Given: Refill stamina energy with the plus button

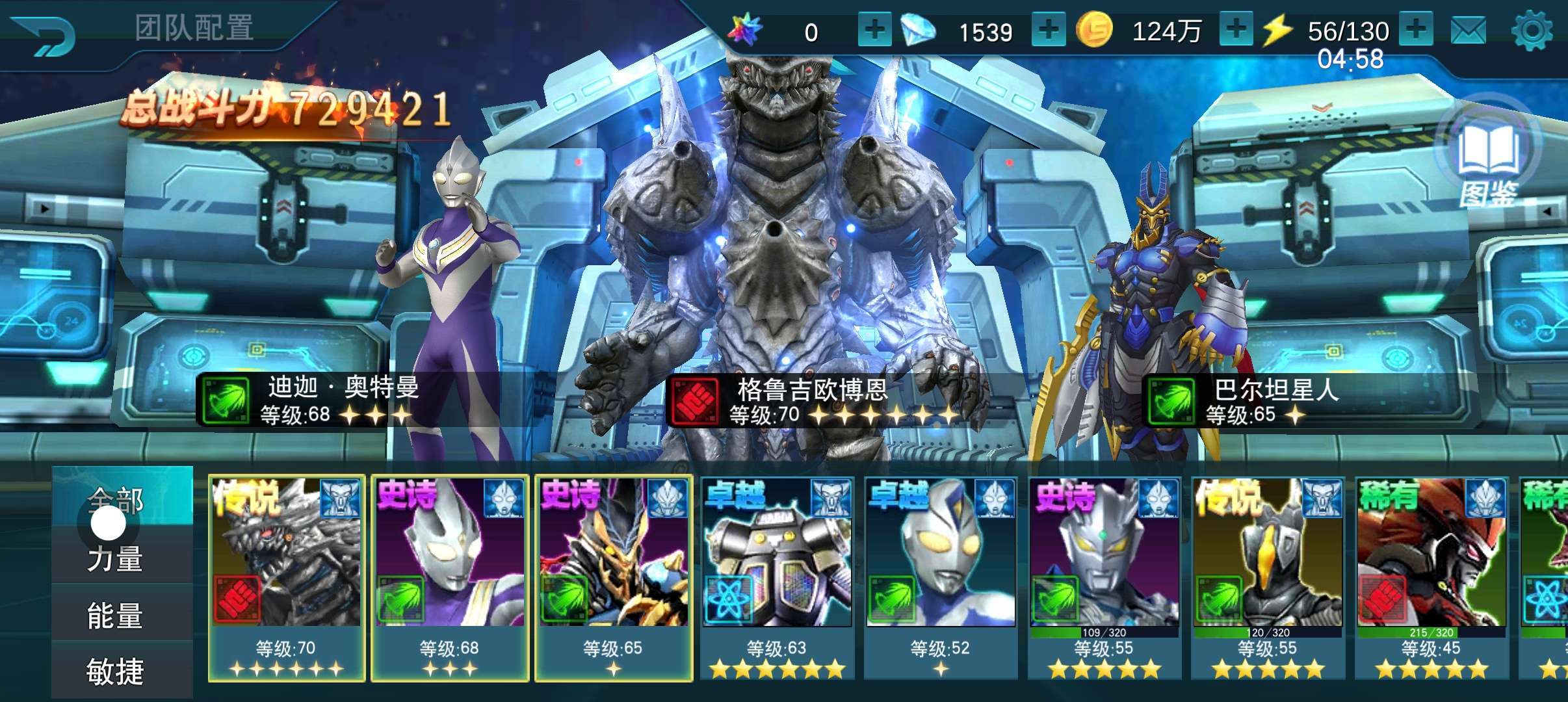Looking at the screenshot, I should click(x=1416, y=29).
